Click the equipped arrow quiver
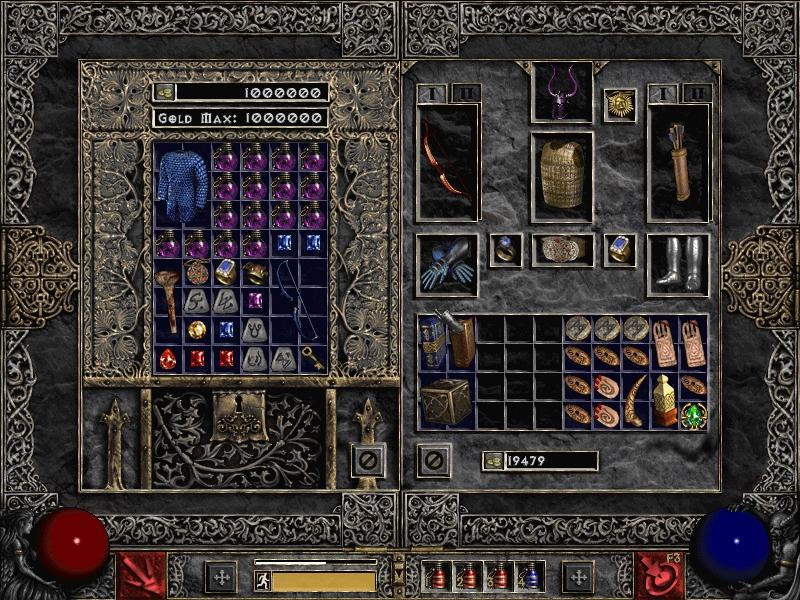Image resolution: width=800 pixels, height=600 pixels. (679, 162)
